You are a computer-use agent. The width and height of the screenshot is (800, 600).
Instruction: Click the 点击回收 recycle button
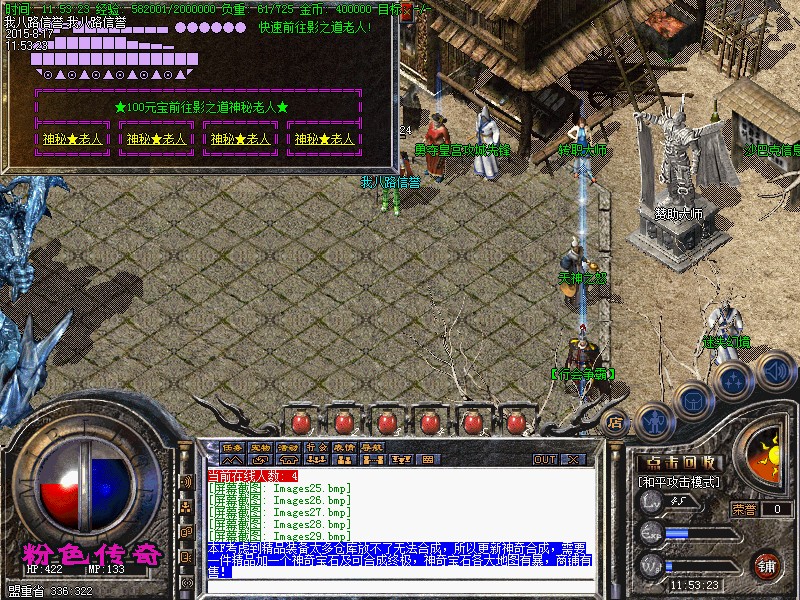coord(680,463)
